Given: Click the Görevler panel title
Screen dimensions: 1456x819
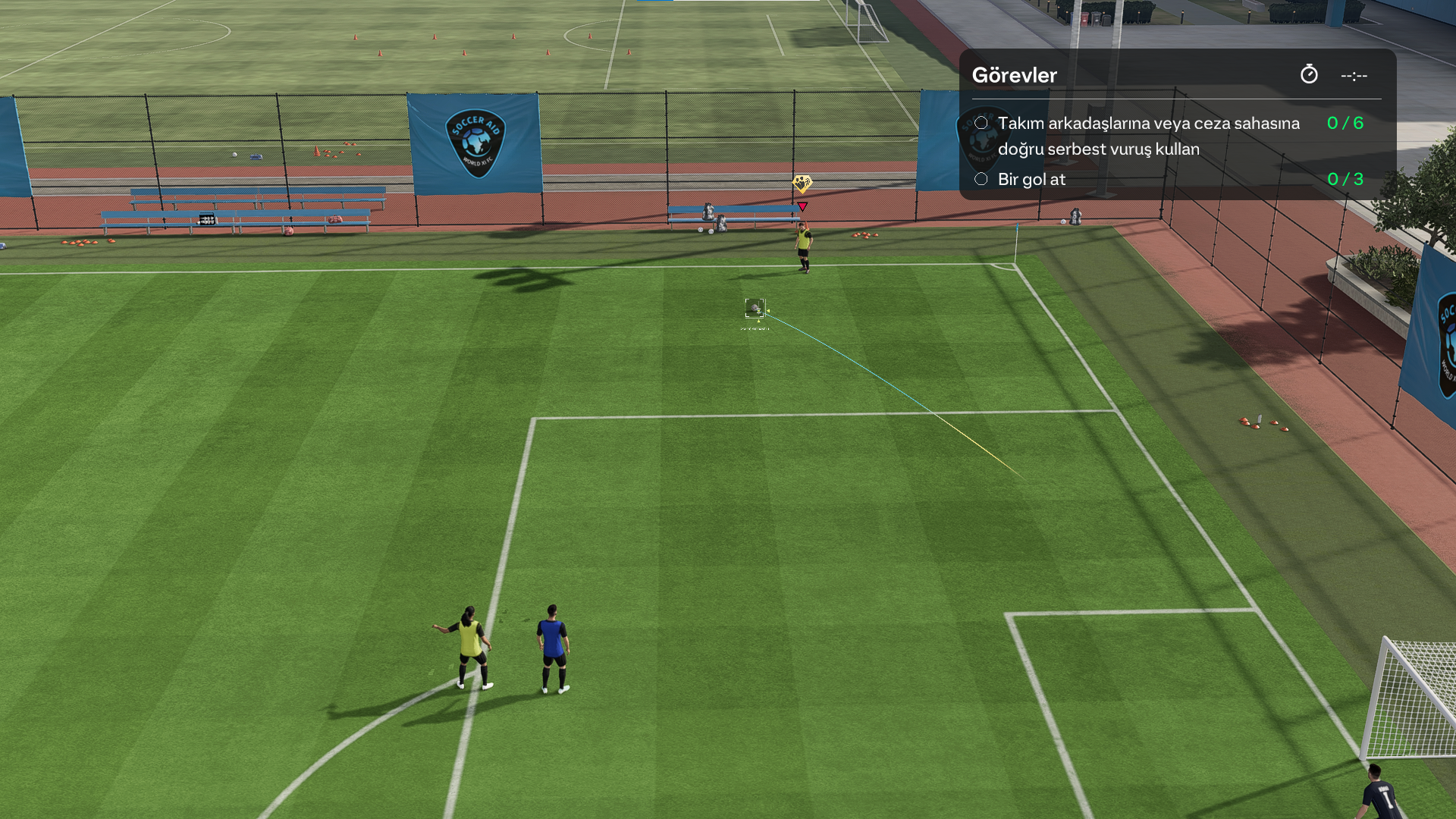Looking at the screenshot, I should click(x=1014, y=75).
